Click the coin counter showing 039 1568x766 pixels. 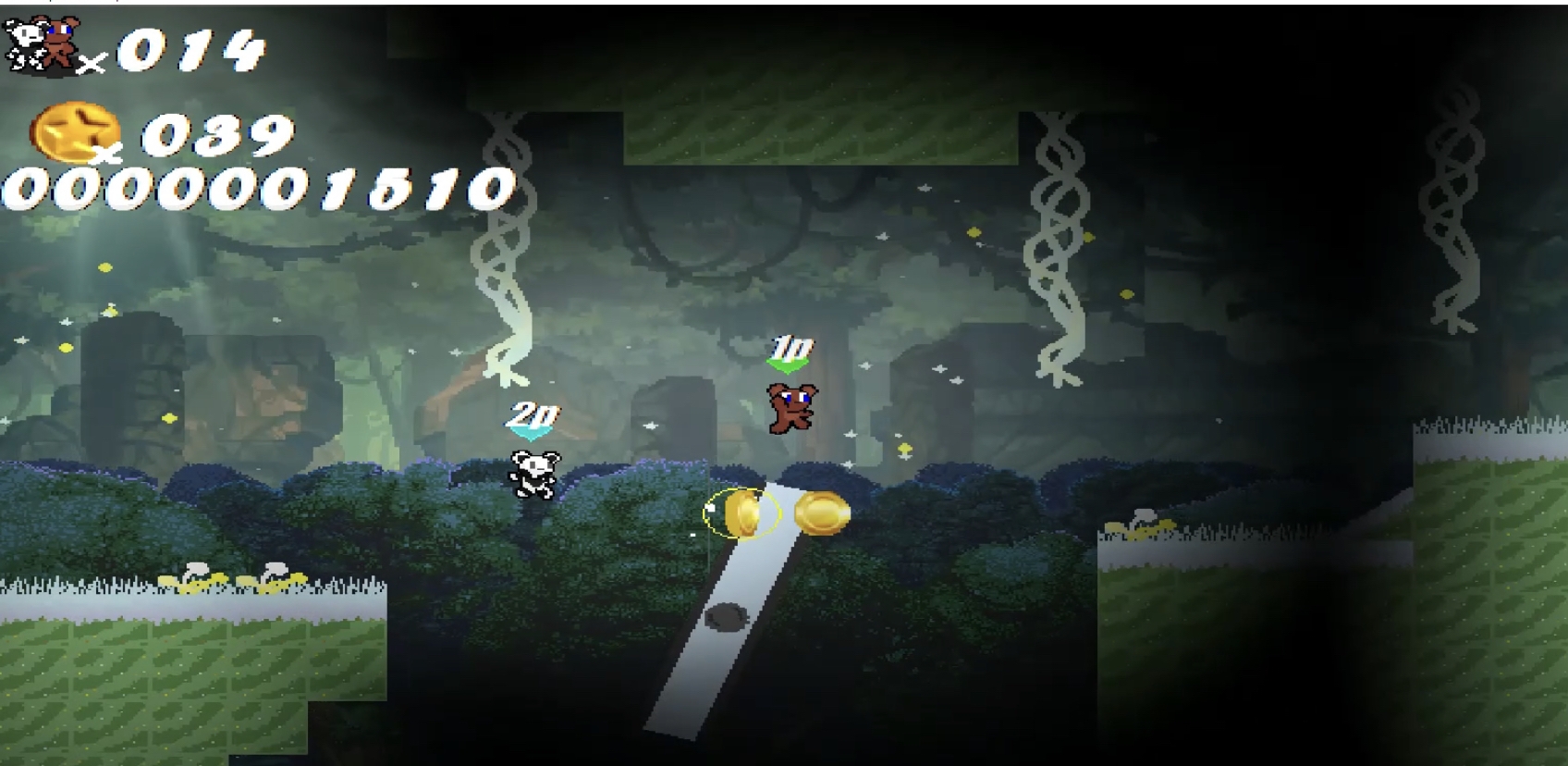pyautogui.click(x=217, y=134)
